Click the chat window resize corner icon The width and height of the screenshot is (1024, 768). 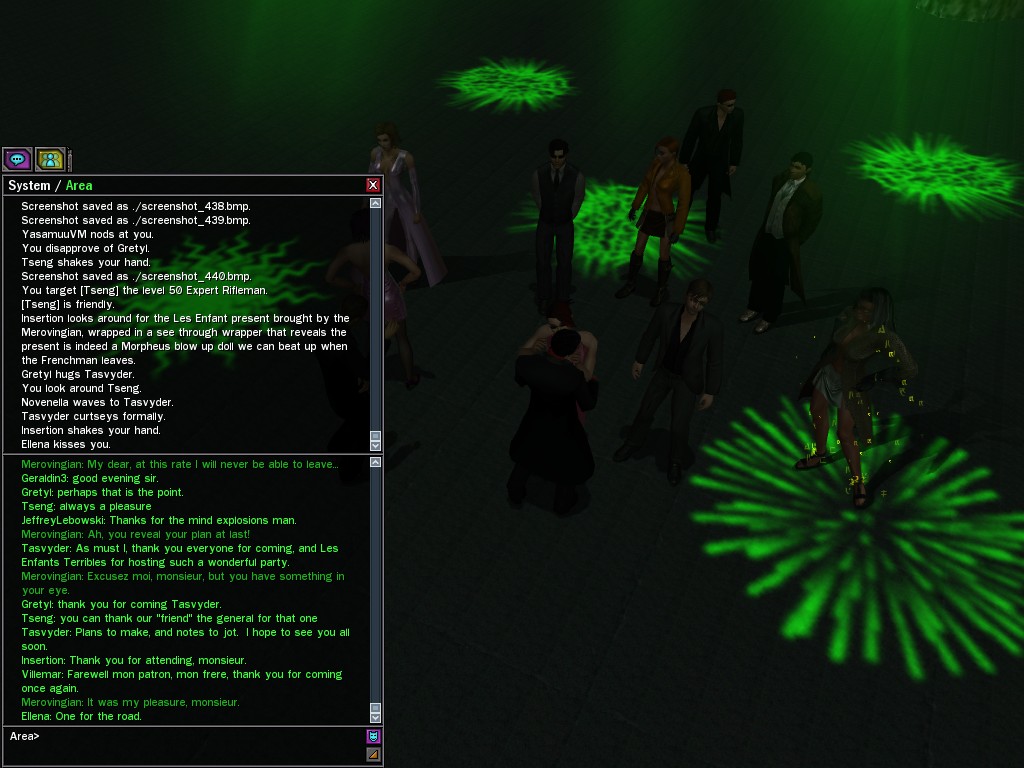[x=373, y=754]
